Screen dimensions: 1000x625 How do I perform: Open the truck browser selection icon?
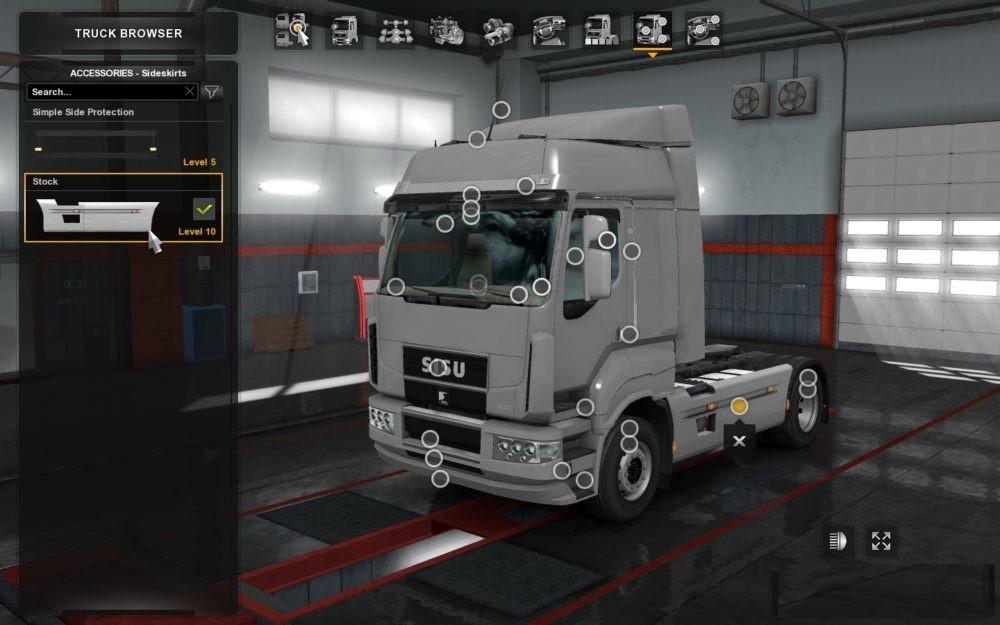pyautogui.click(x=293, y=30)
